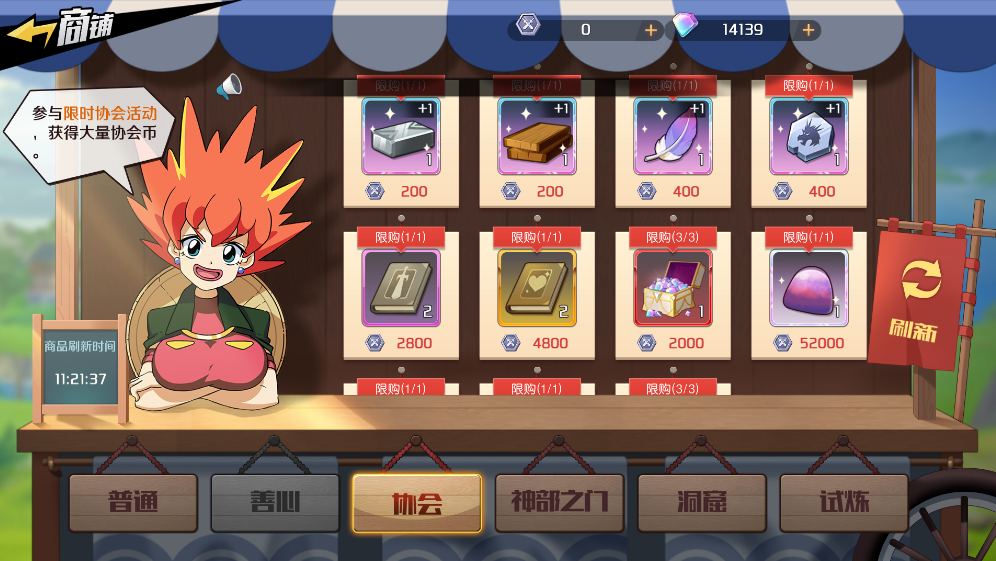
Task: Purchase the grey book for 2800
Action: coord(400,288)
